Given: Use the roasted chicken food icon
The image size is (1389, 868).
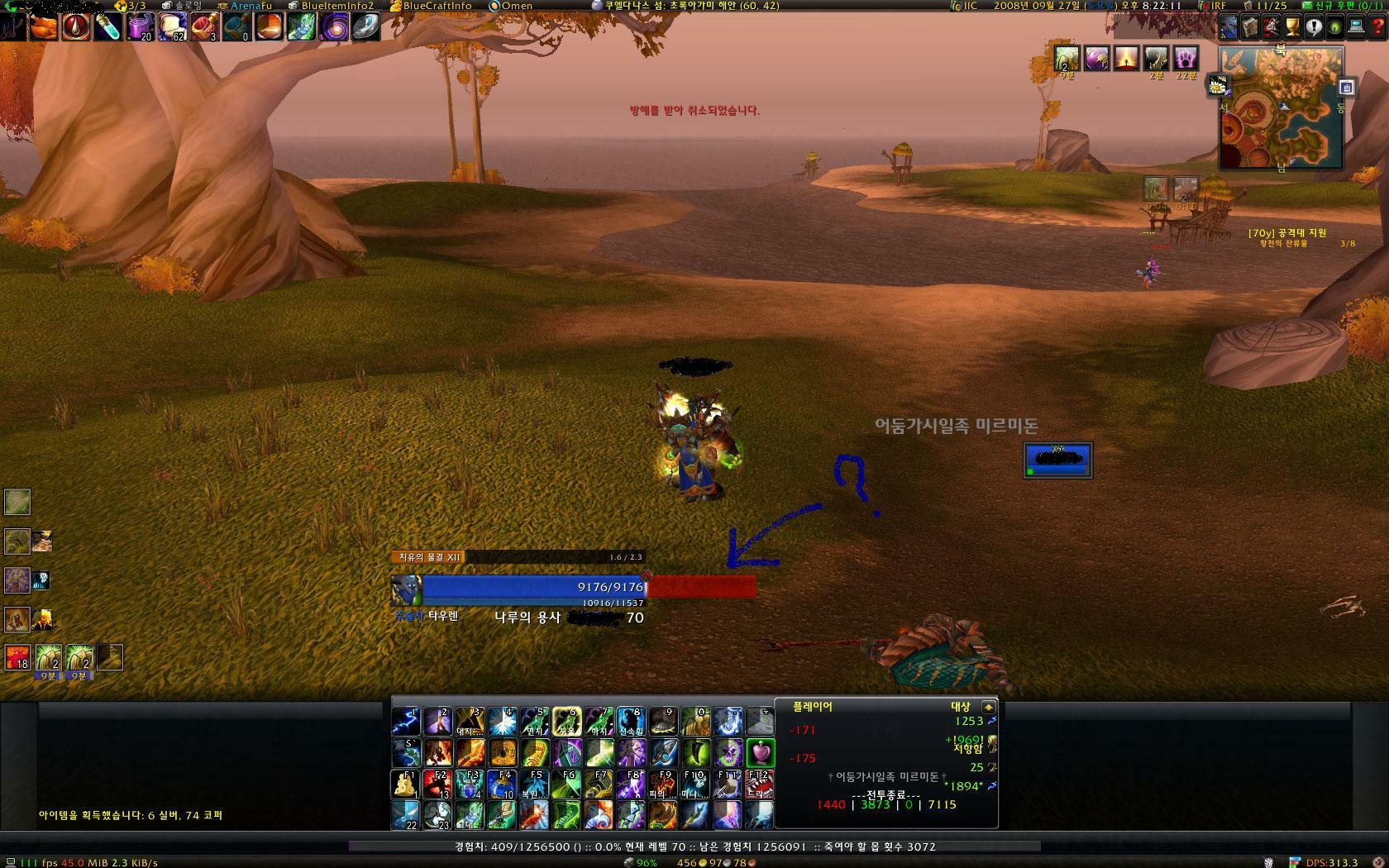Looking at the screenshot, I should tap(44, 27).
